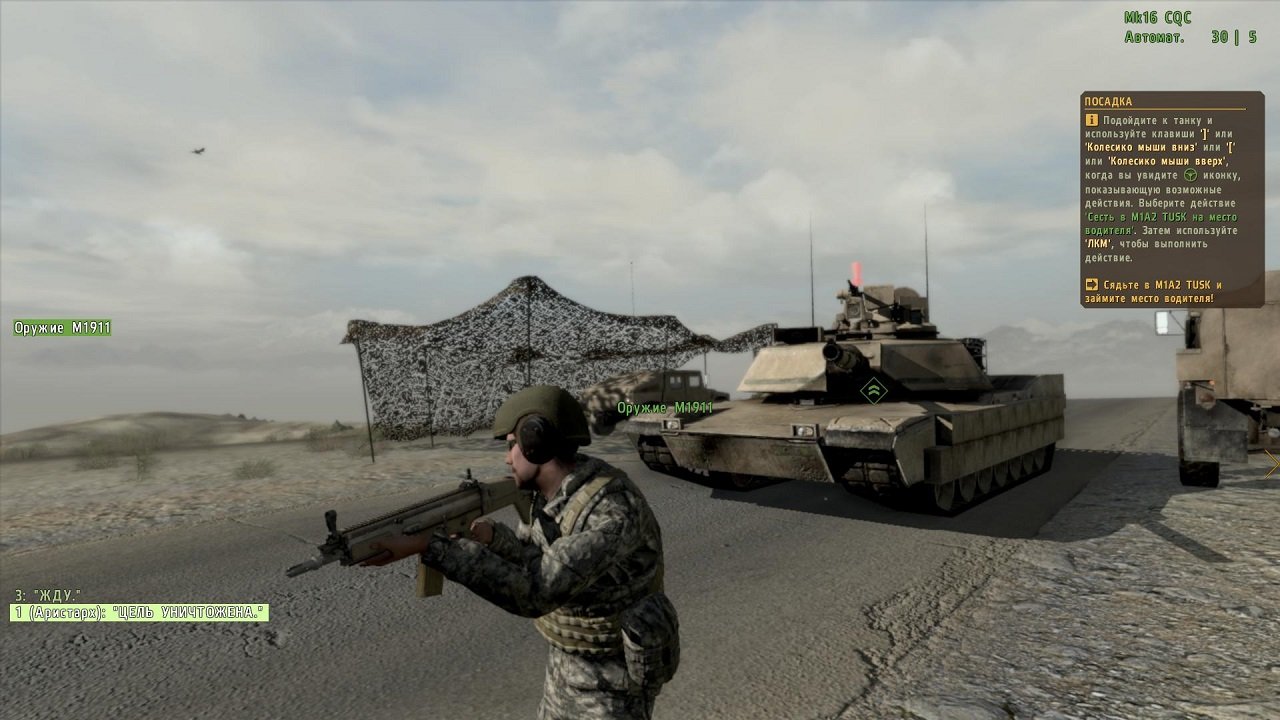
Task: Select the Оружие M1911 pickup action near the tank
Action: [x=663, y=408]
